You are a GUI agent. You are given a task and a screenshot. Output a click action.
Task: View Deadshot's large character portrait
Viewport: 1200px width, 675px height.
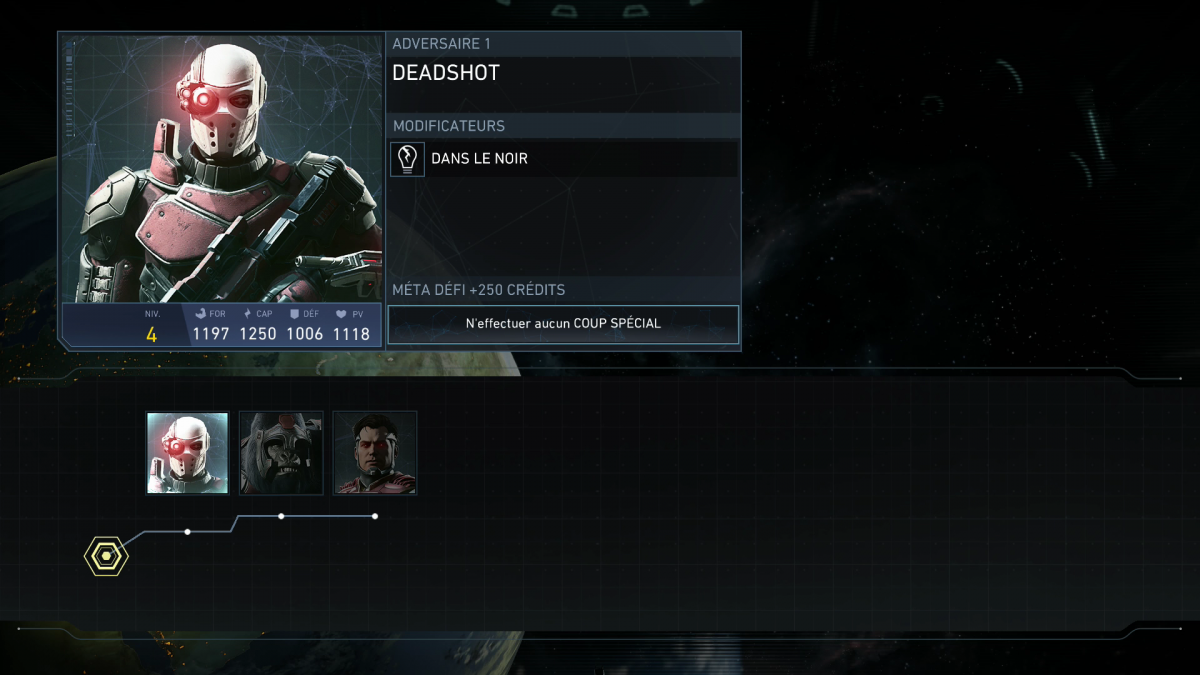(x=221, y=168)
